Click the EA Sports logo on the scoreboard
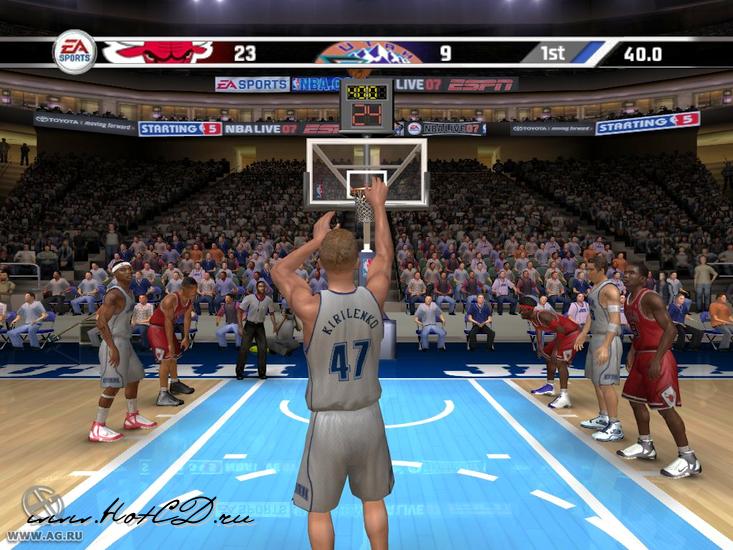This screenshot has height=550, width=733. [x=74, y=52]
